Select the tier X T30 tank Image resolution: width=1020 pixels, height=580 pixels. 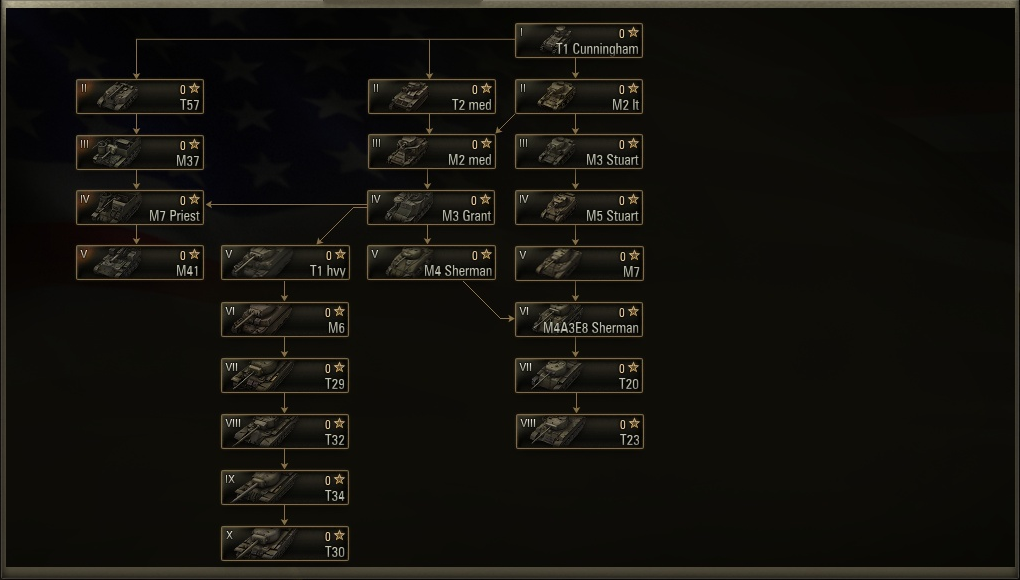tap(285, 544)
